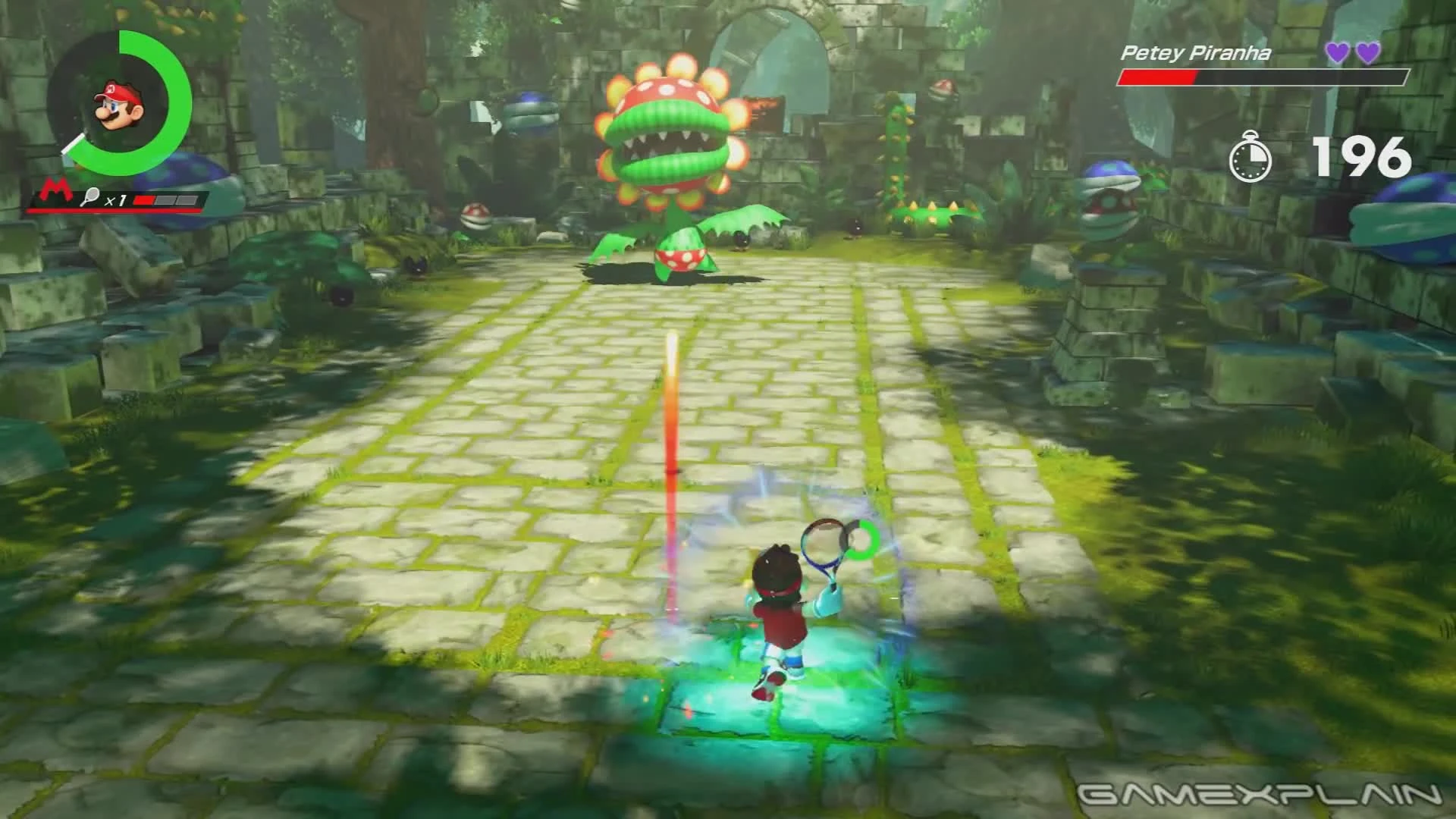
Task: Select the Petey Piranha name label
Action: [x=1193, y=53]
